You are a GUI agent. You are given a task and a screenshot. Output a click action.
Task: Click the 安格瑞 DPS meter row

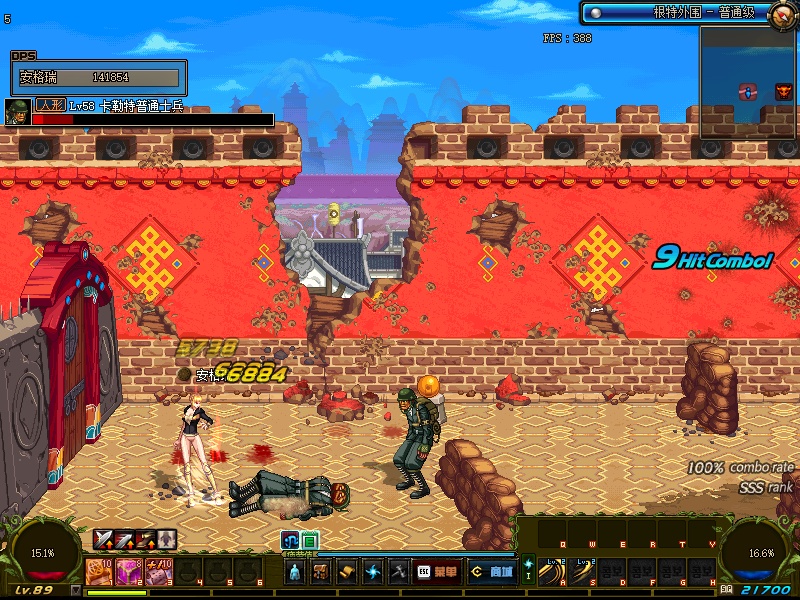98,77
